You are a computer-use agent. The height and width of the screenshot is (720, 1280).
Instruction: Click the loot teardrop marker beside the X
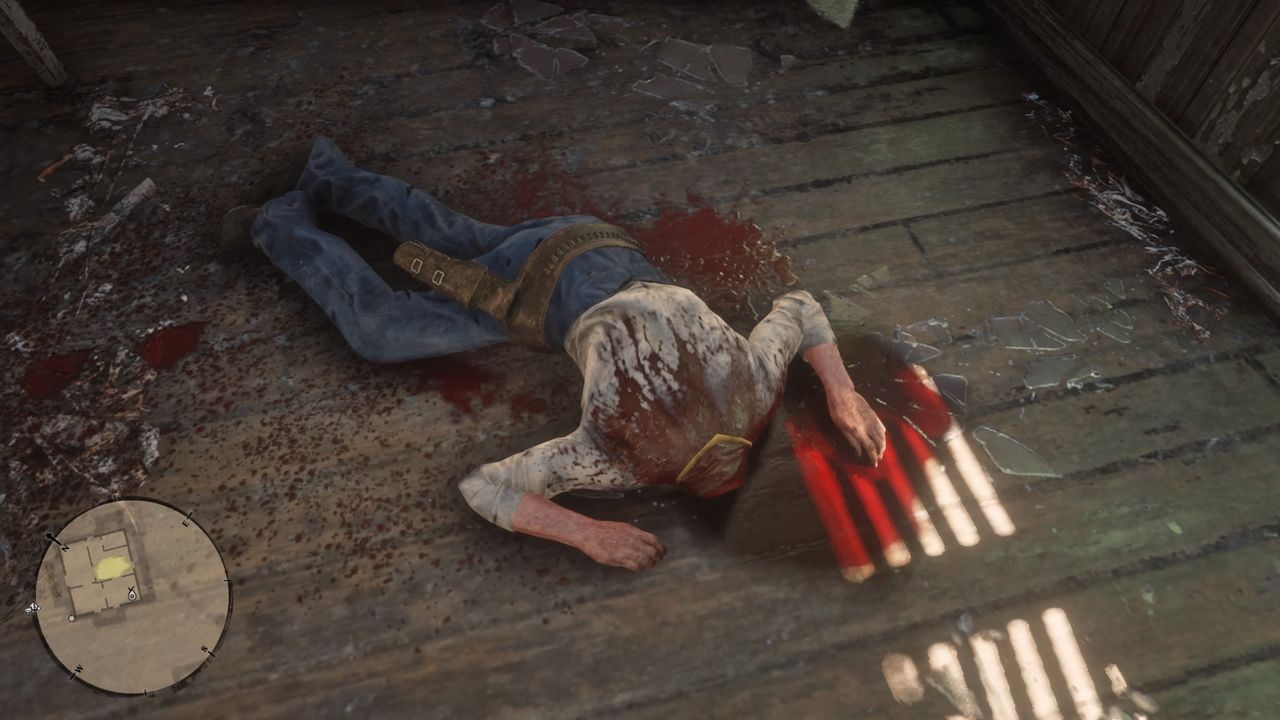[131, 596]
